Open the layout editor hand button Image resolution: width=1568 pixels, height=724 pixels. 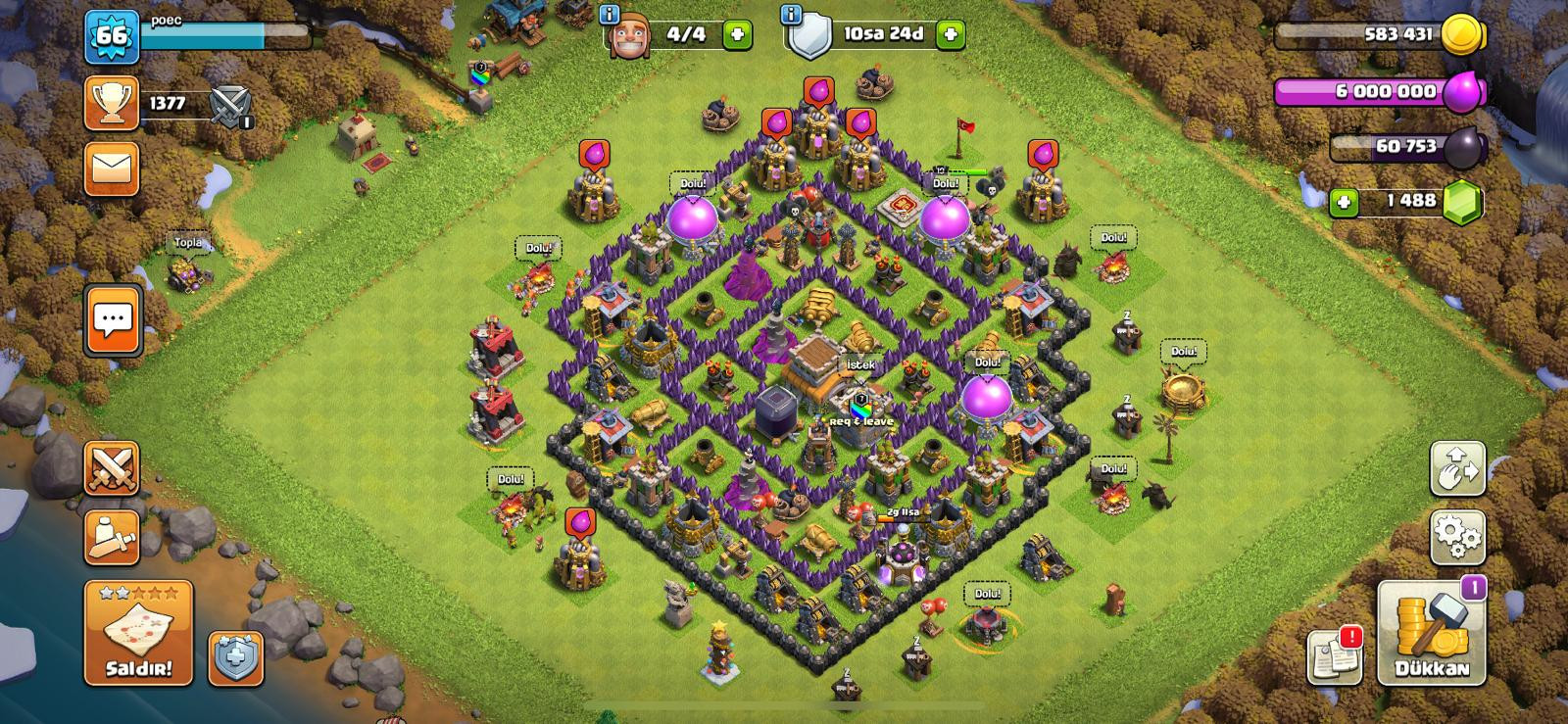click(1457, 468)
